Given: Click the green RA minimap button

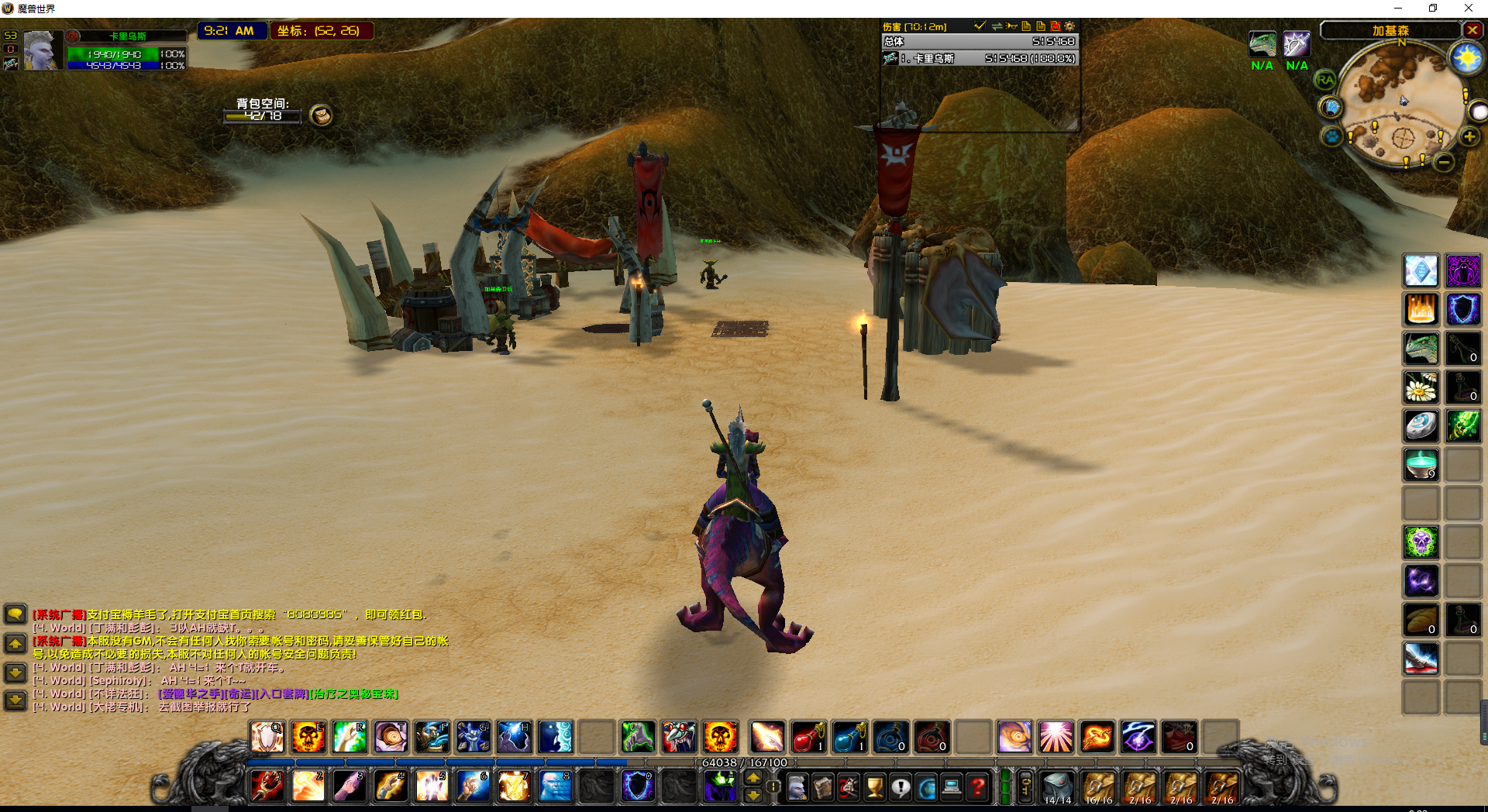Looking at the screenshot, I should coord(1325,80).
